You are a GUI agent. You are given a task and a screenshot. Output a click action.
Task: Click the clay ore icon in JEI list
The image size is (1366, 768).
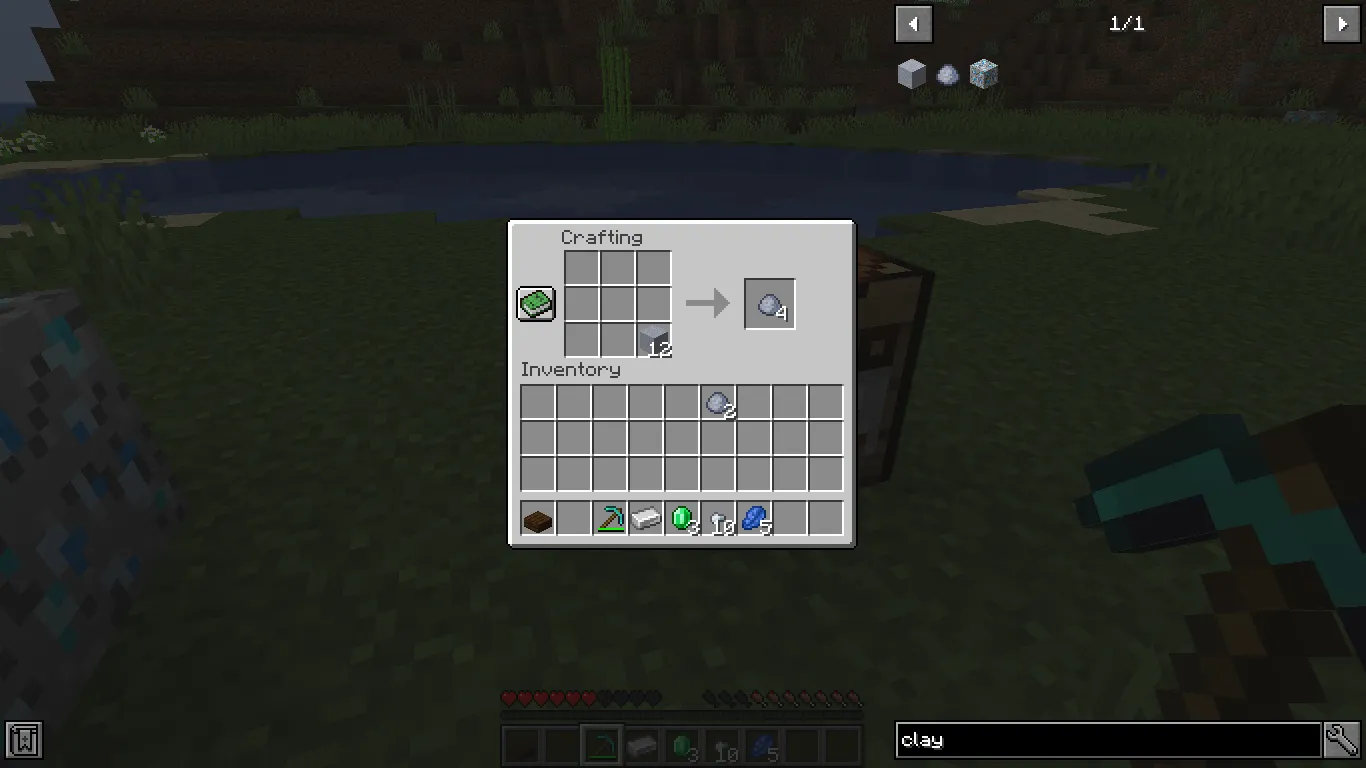click(983, 73)
